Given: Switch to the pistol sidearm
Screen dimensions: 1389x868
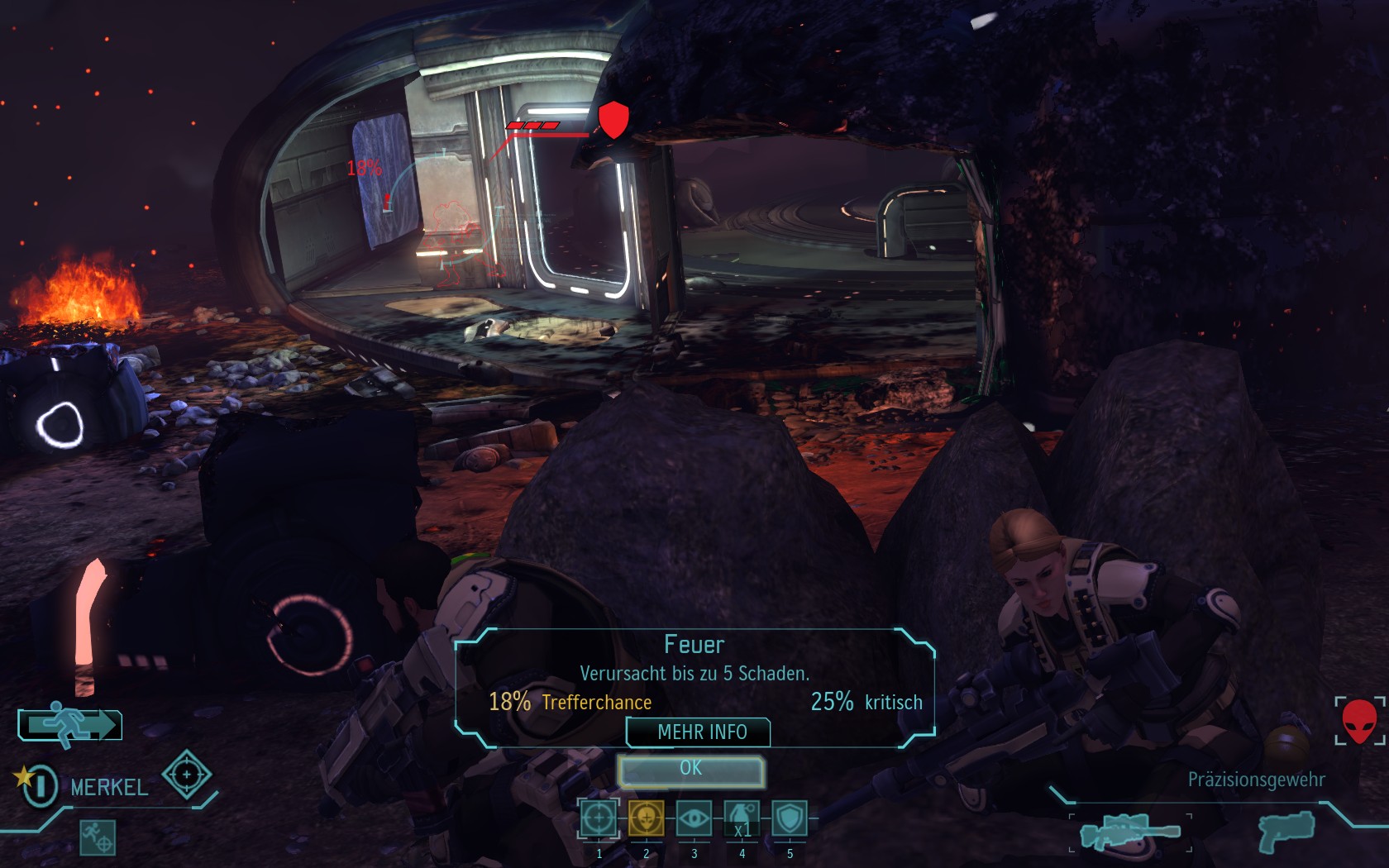Looking at the screenshot, I should click(x=1286, y=831).
